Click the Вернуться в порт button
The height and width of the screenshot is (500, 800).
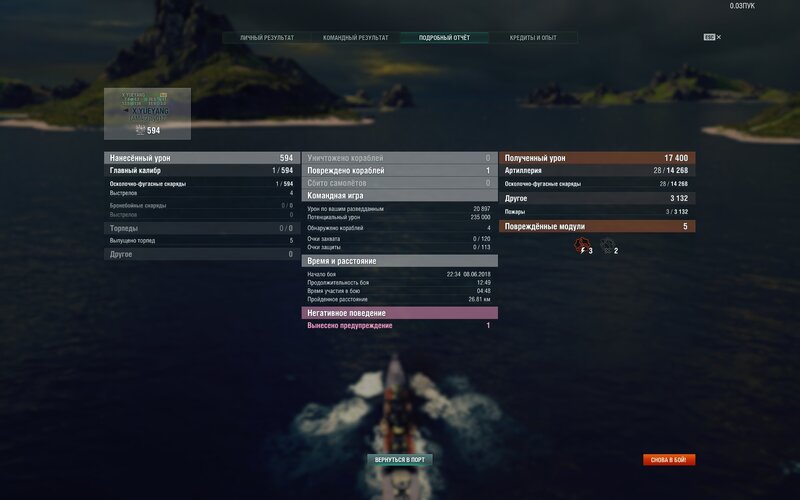click(400, 460)
